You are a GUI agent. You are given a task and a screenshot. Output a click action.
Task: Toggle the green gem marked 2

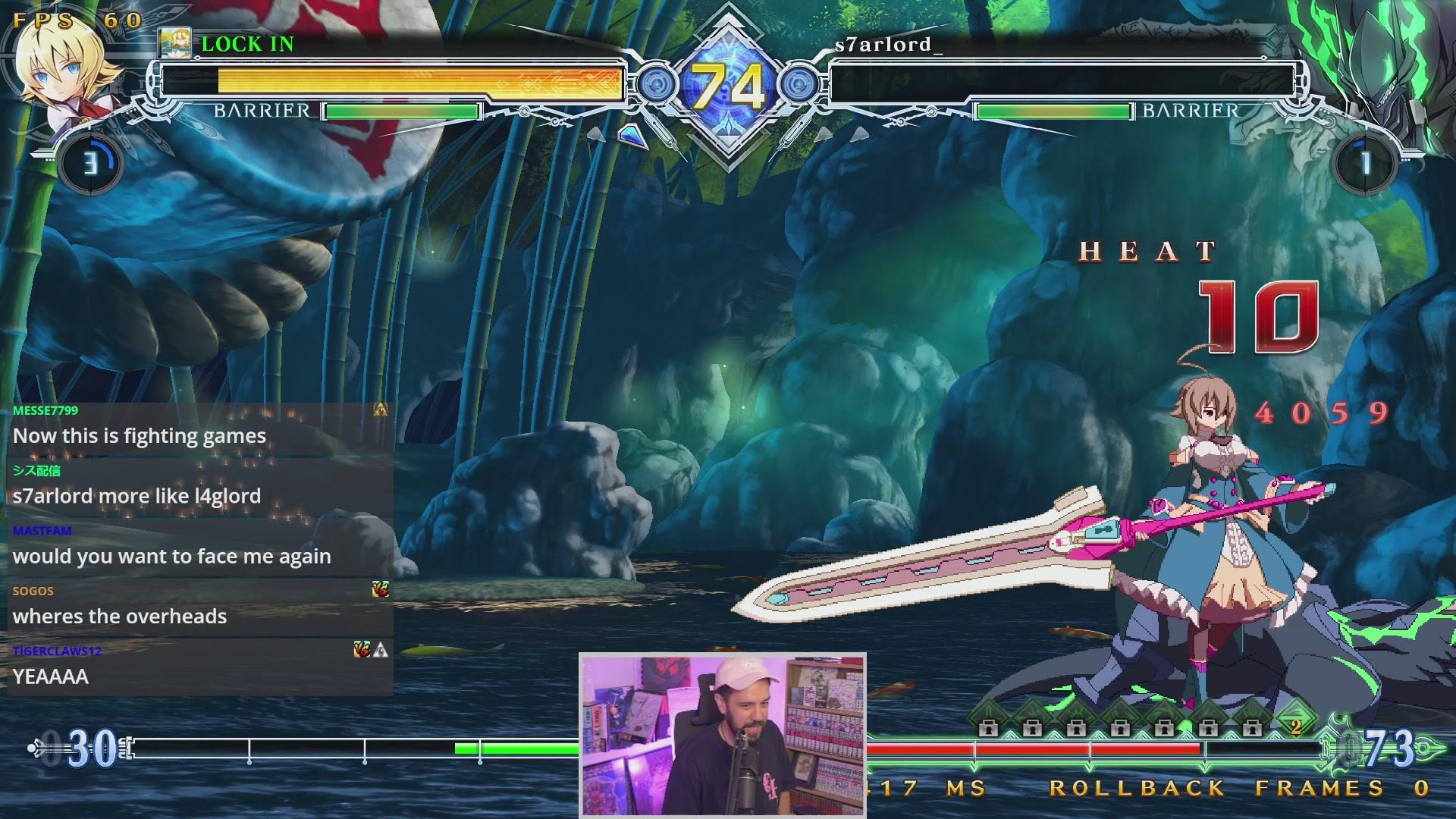[x=1298, y=724]
